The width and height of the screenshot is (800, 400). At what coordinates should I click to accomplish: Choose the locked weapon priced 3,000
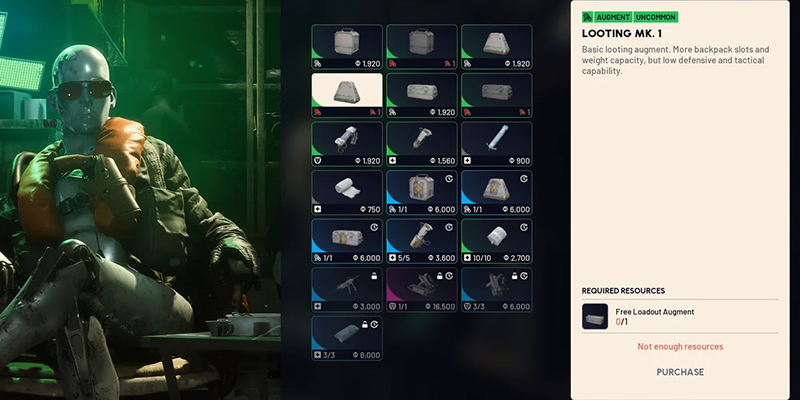[x=346, y=288]
